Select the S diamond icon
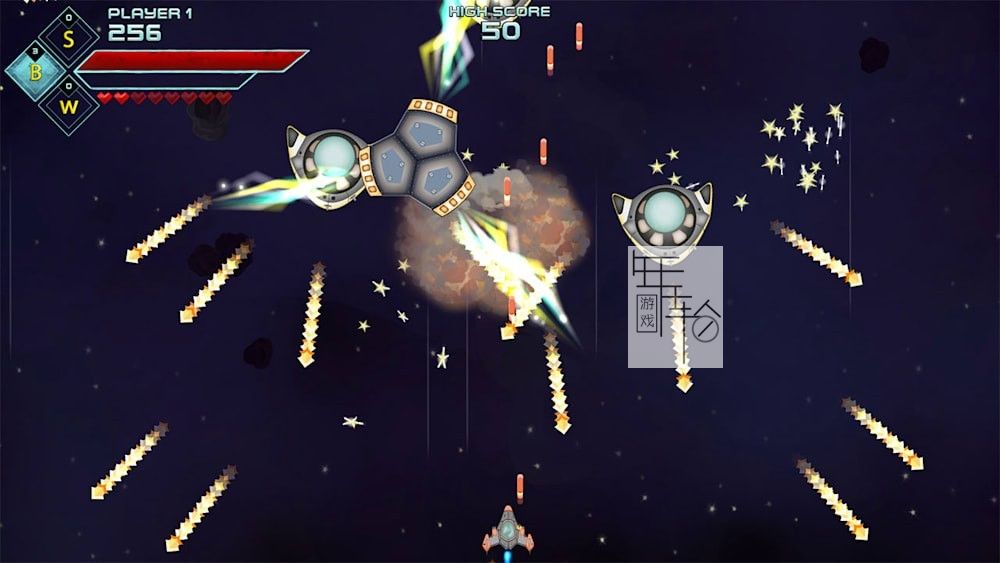1000x563 pixels. click(x=68, y=38)
